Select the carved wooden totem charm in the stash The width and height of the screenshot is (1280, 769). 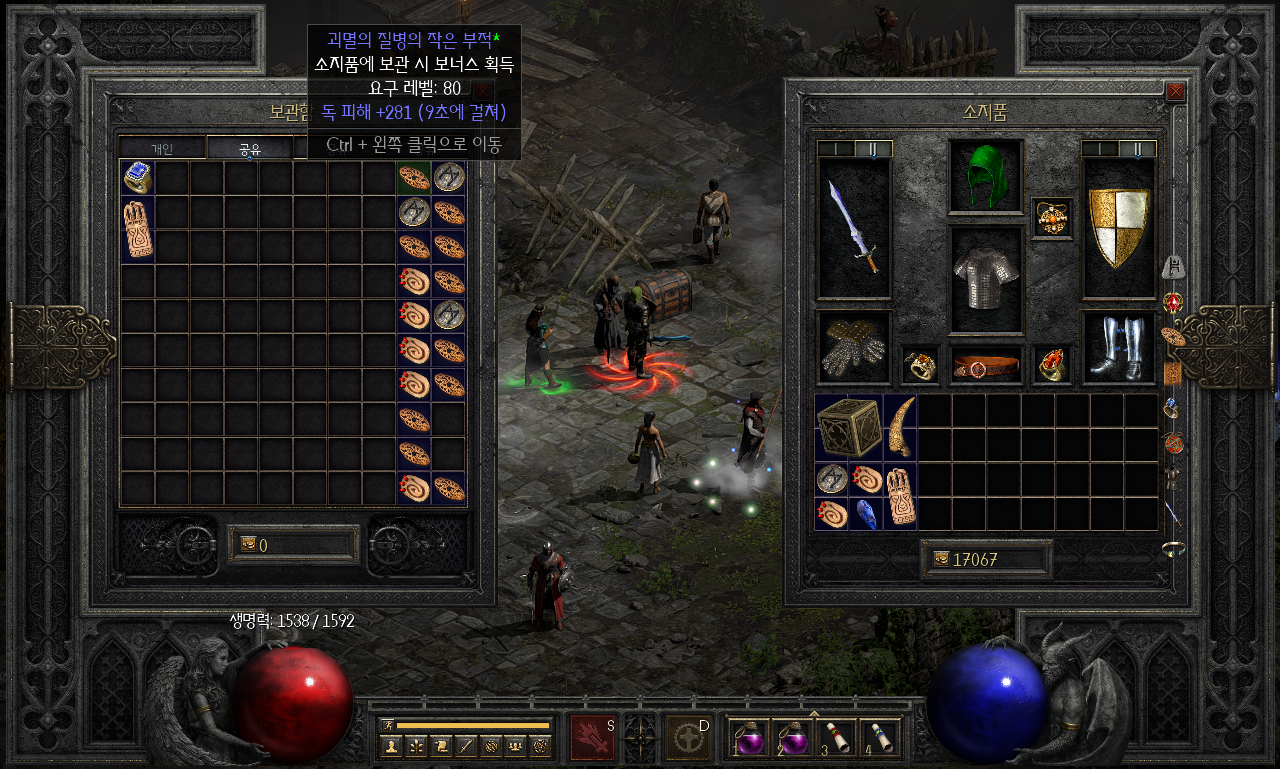137,229
